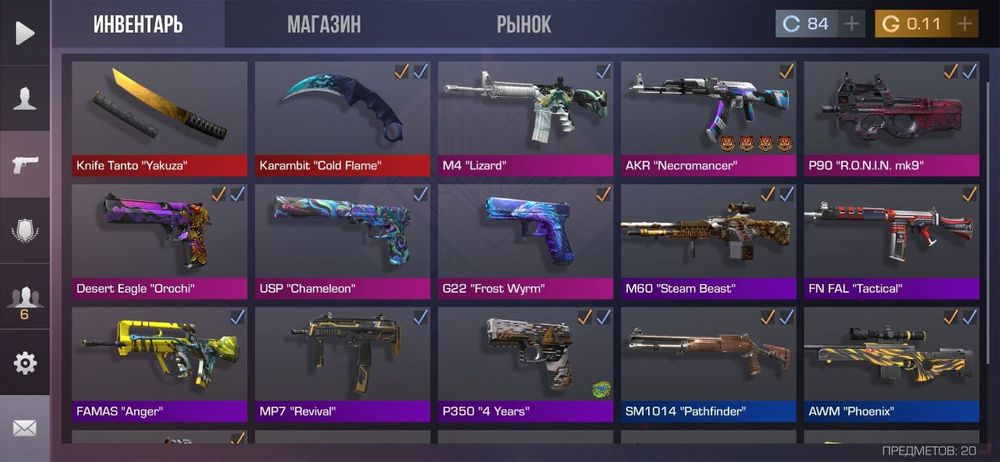Select the G22 "Frost Wyrm" pistol
Viewport: 1000px width, 462px height.
point(526,241)
